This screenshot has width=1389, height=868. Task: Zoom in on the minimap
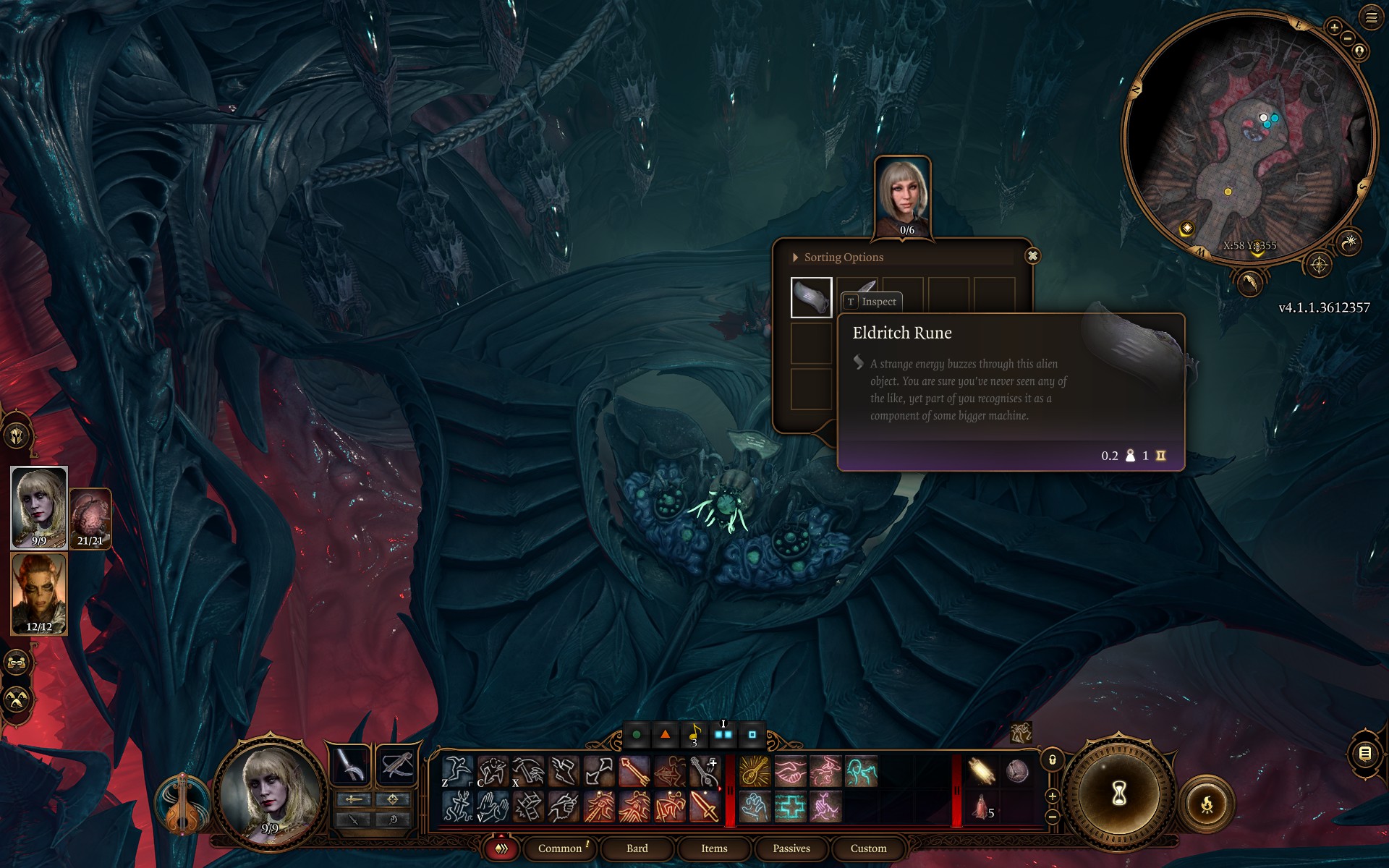tap(1334, 27)
